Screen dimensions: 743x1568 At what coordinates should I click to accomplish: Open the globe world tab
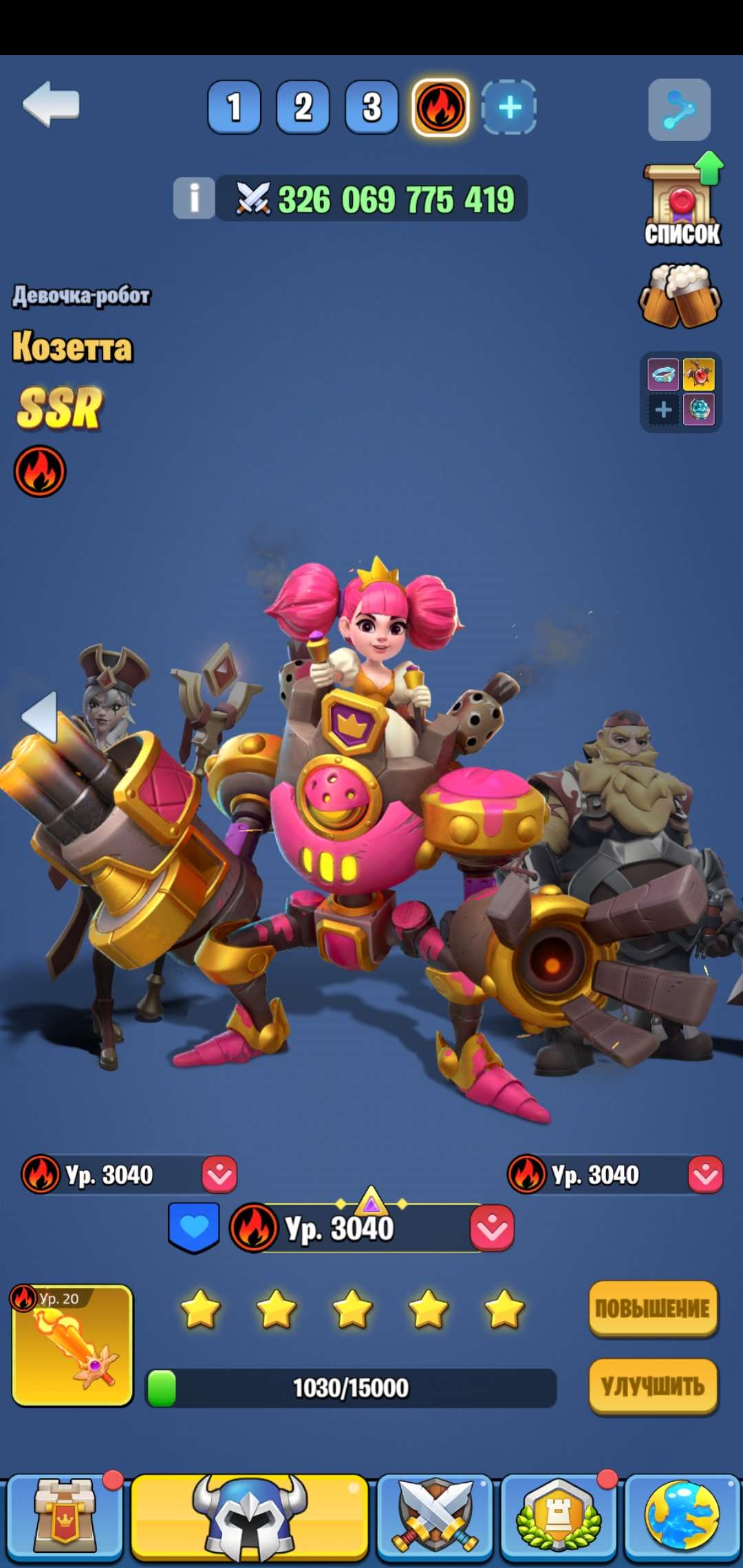point(682,1517)
